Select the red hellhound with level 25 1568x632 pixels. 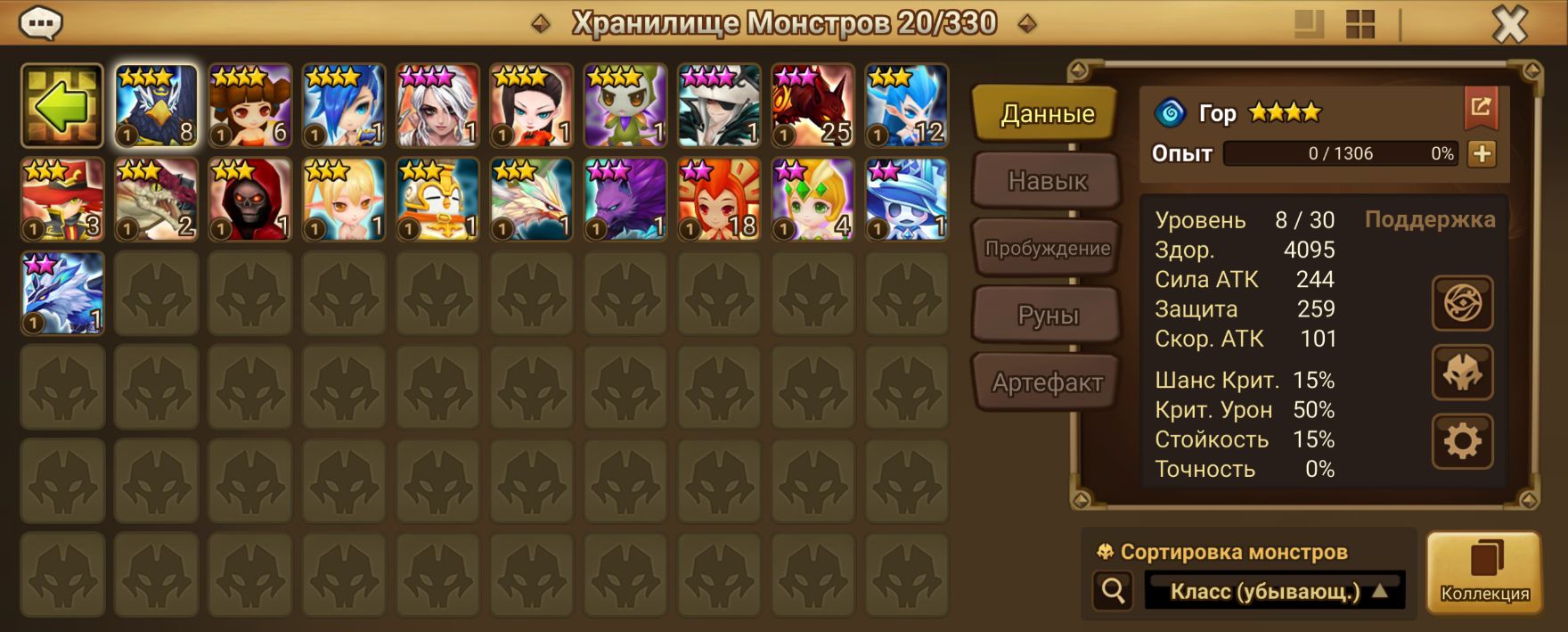point(813,106)
